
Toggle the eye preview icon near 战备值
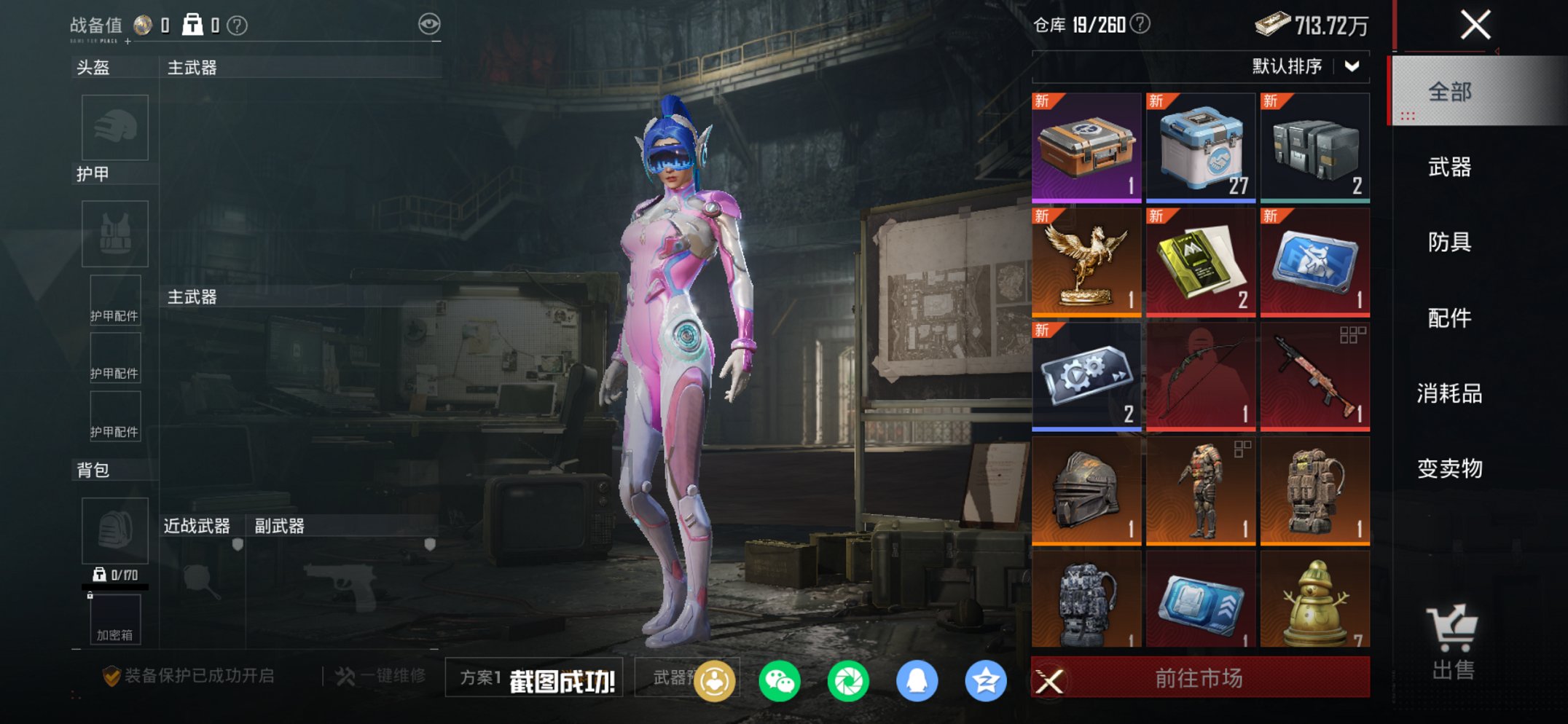(431, 23)
